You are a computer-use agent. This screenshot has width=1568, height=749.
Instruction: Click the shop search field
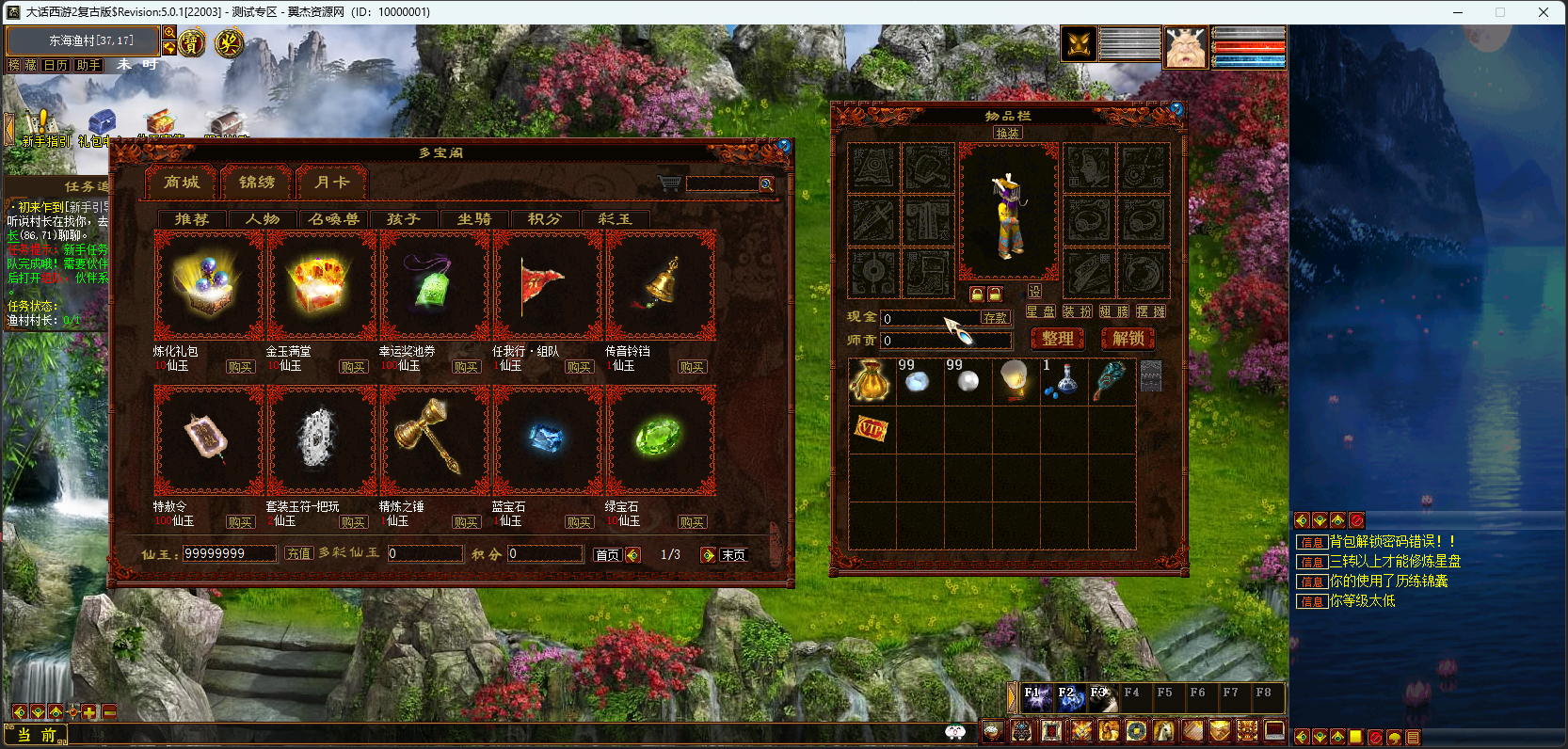721,183
